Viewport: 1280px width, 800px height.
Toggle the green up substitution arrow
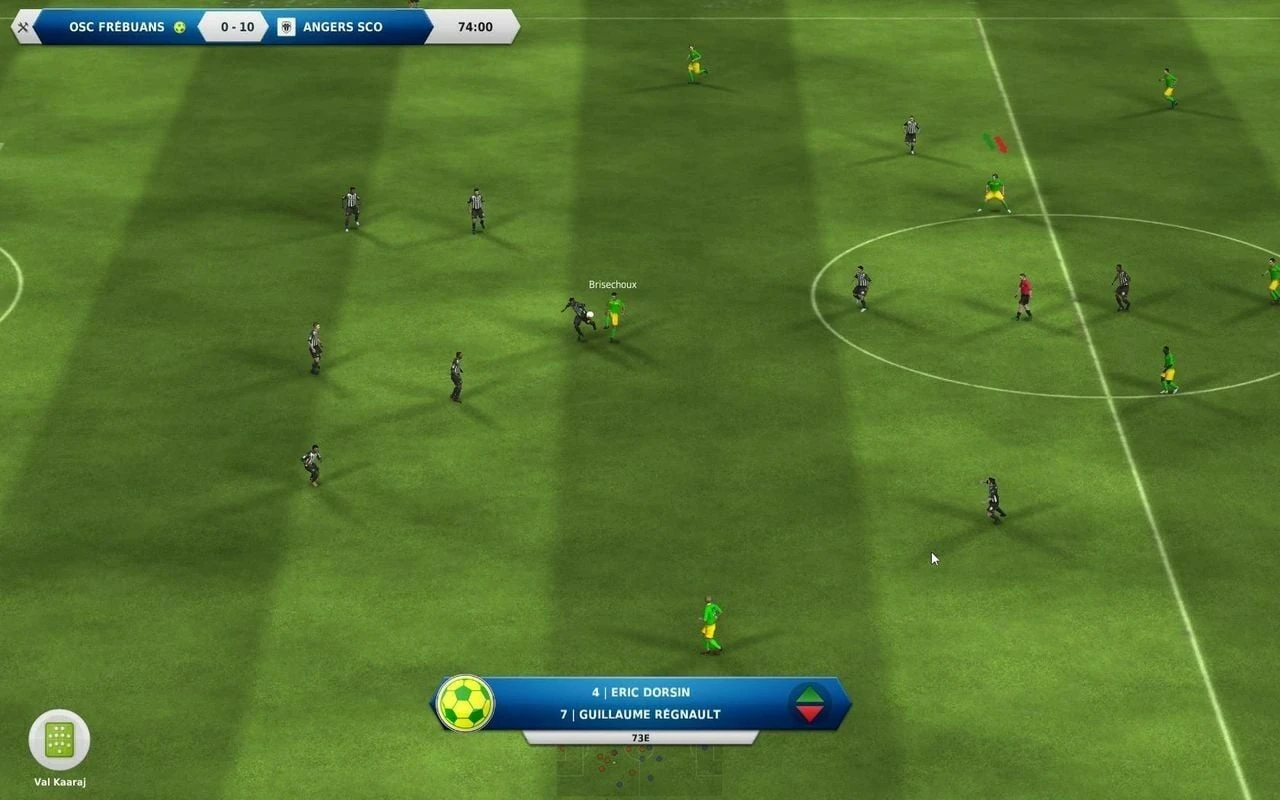(808, 696)
